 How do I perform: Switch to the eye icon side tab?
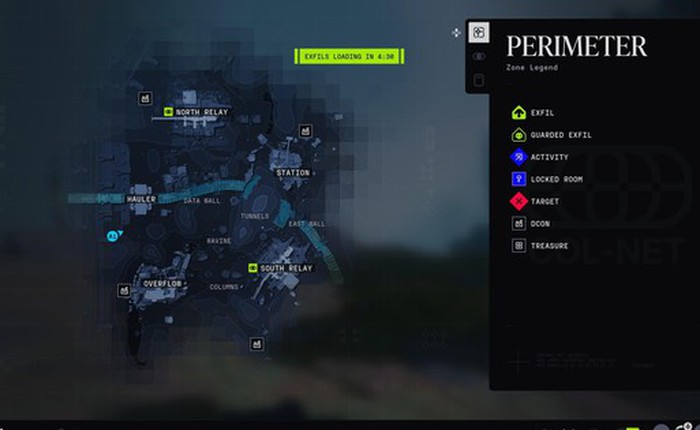[x=479, y=57]
